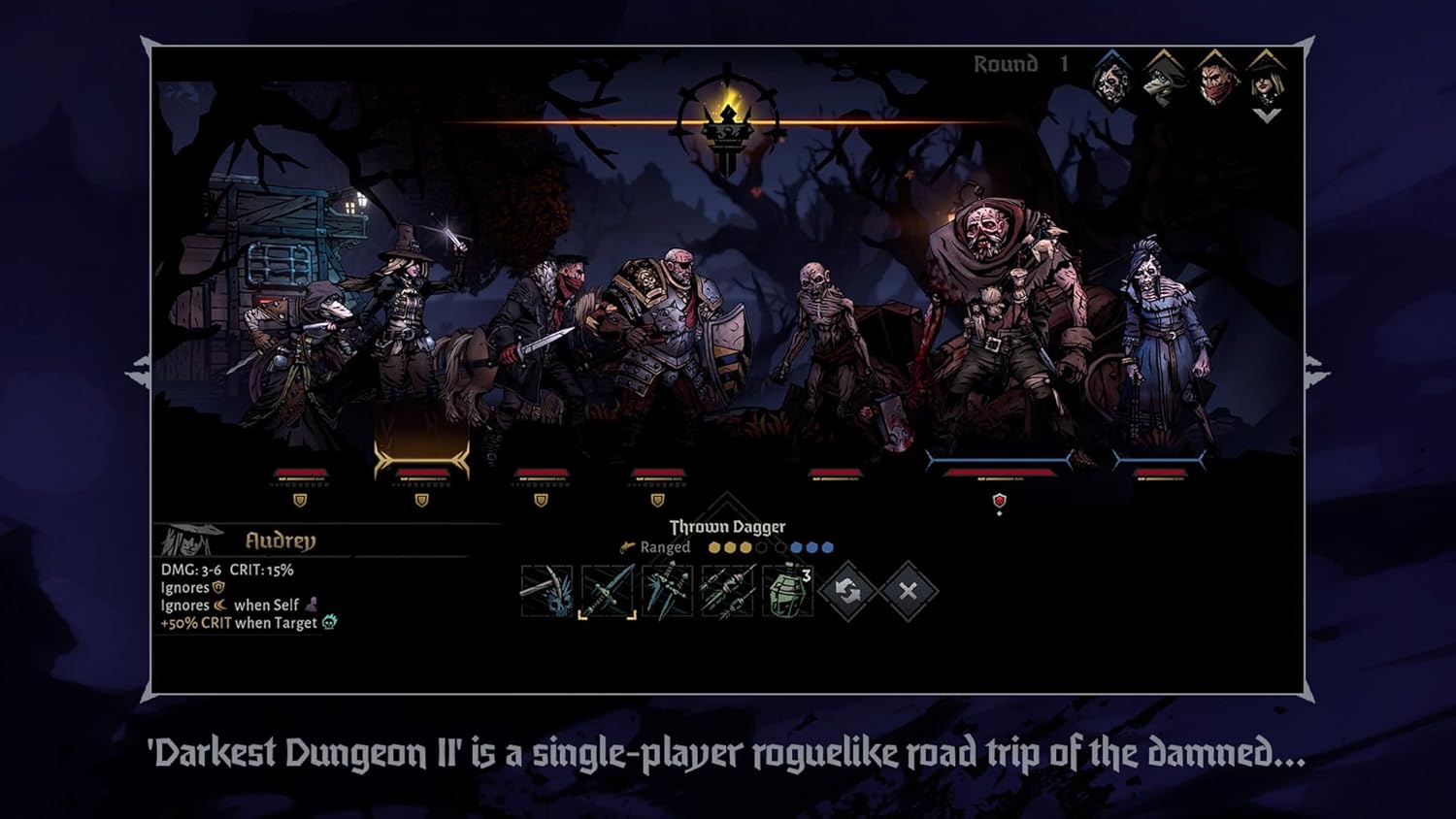Image resolution: width=1456 pixels, height=819 pixels.
Task: Choose the Thrown Dagger skill
Action: point(608,590)
